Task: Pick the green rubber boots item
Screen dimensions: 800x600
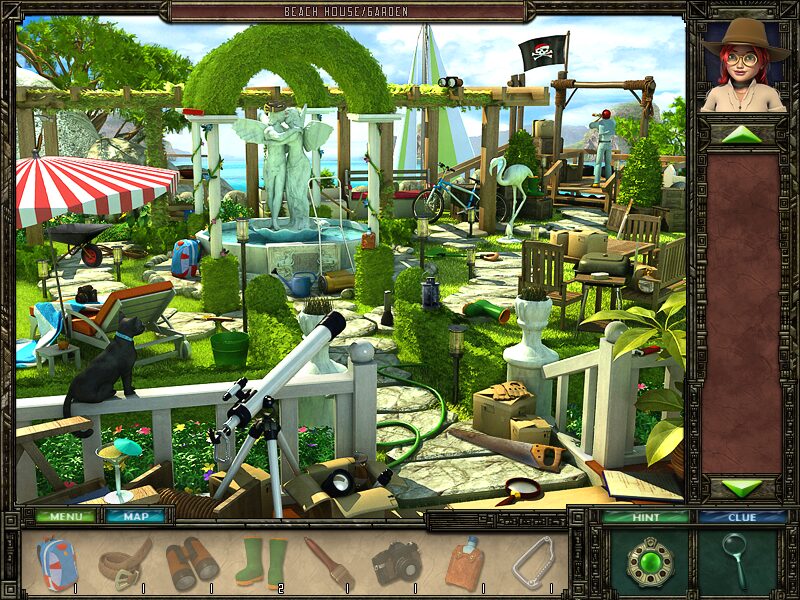Action: point(260,563)
